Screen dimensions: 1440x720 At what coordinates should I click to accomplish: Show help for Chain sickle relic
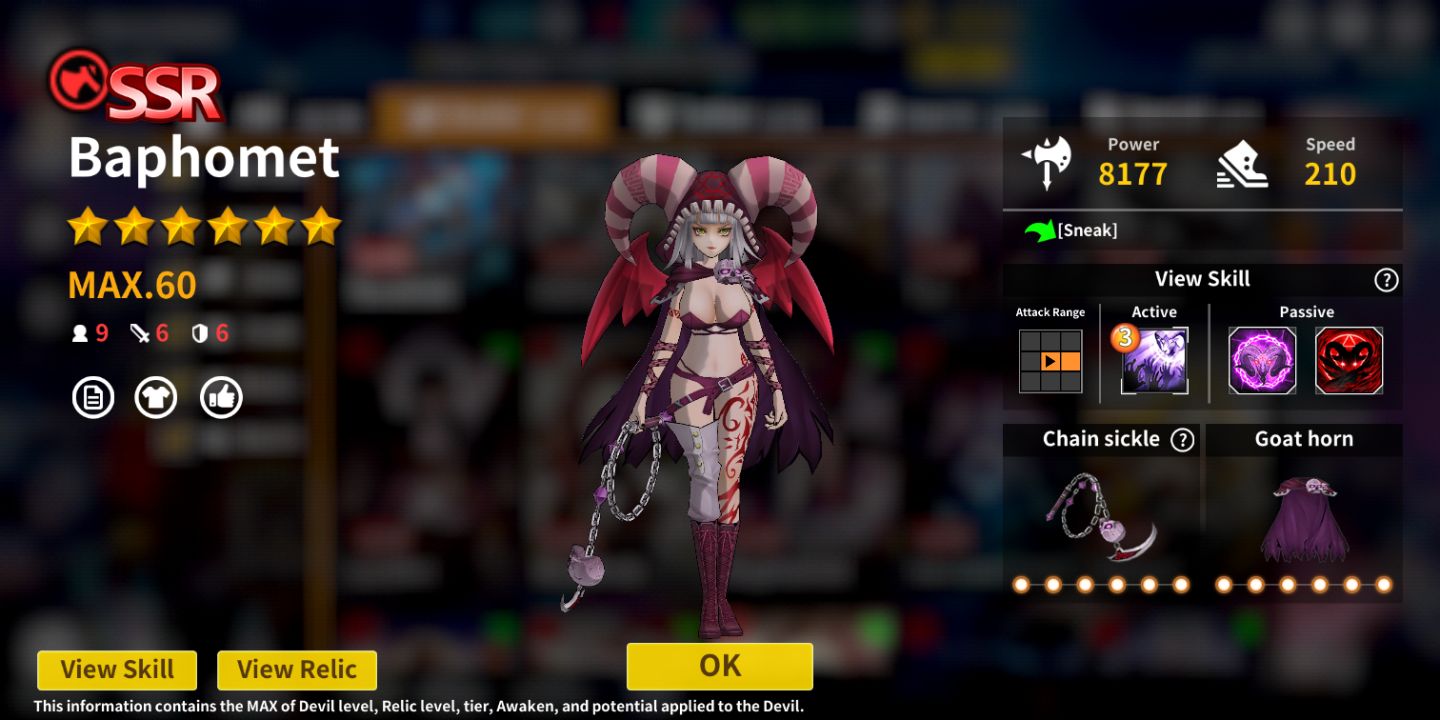tap(1183, 440)
